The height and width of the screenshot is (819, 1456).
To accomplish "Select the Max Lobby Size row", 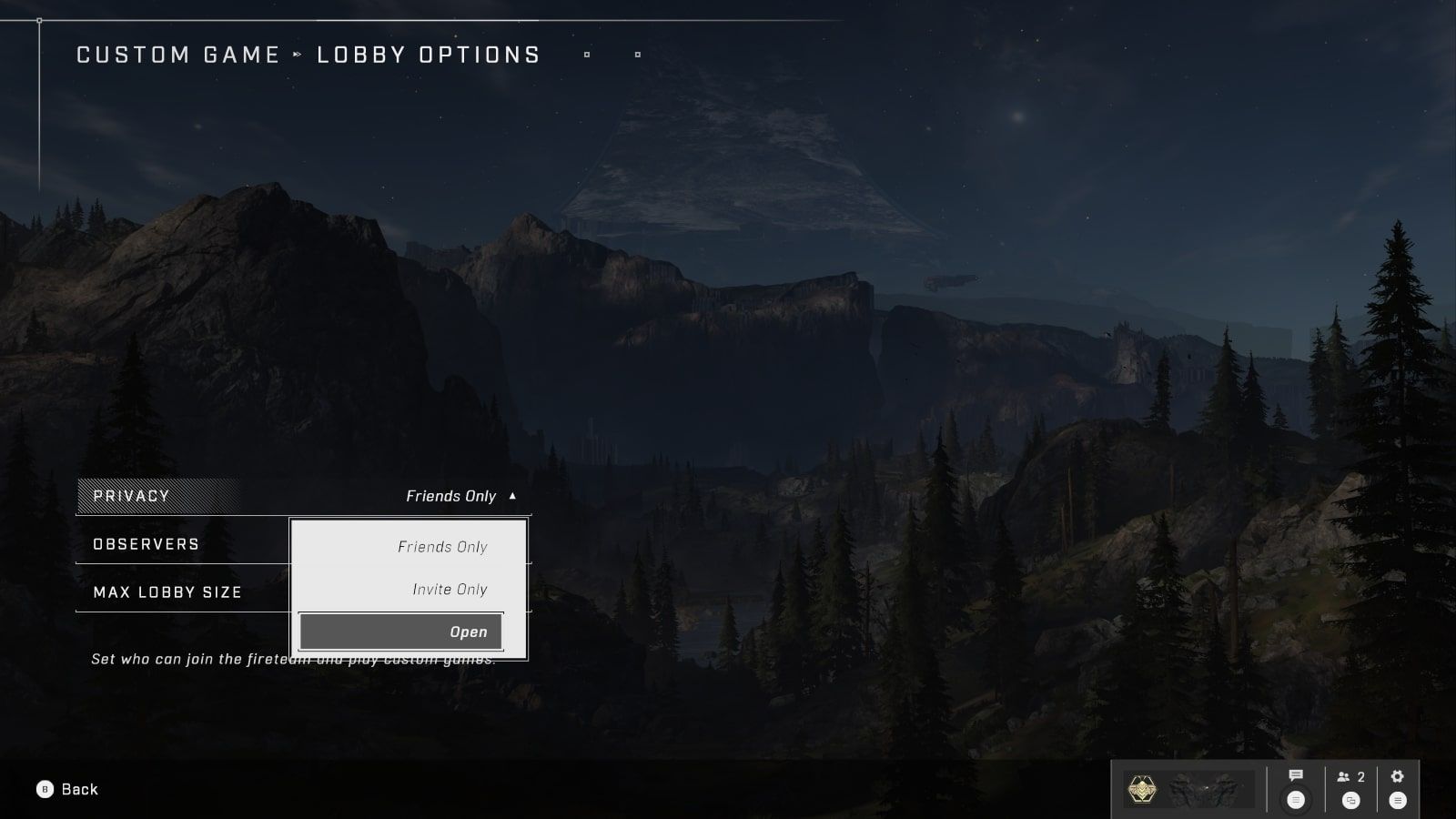I will 182,592.
